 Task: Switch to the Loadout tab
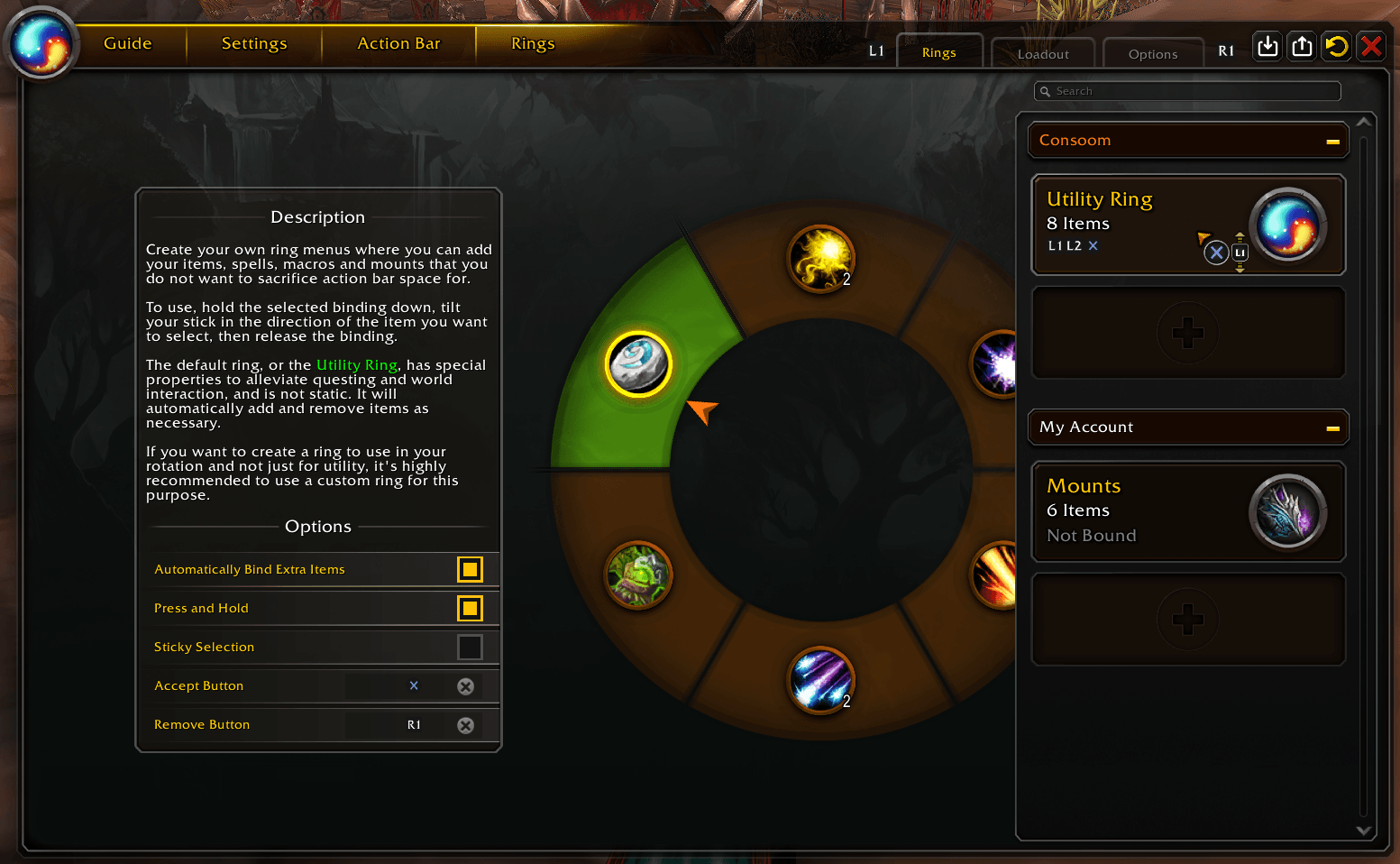click(x=1043, y=54)
